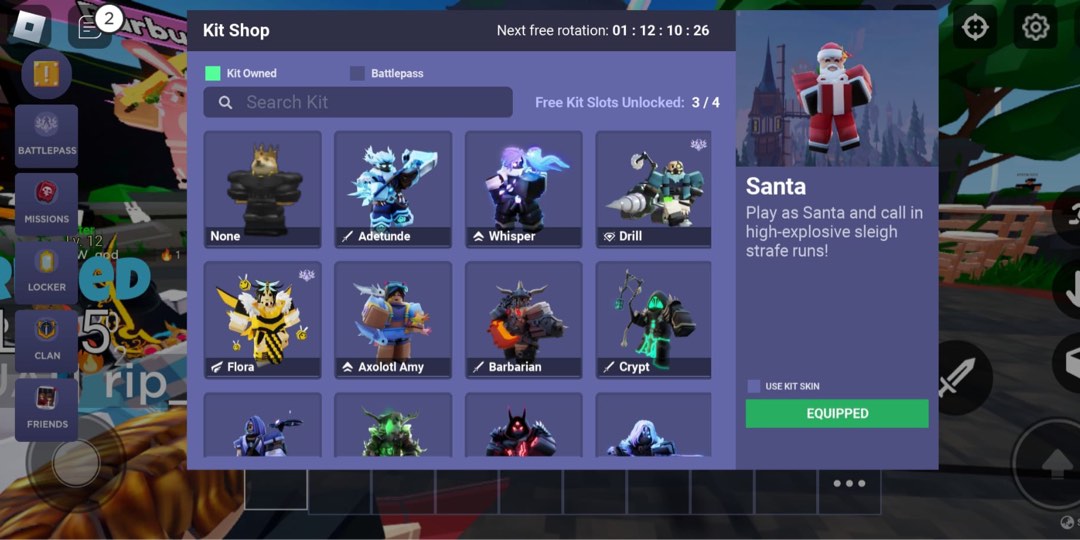The height and width of the screenshot is (540, 1080).
Task: Pick the Crypt kit
Action: tap(654, 319)
